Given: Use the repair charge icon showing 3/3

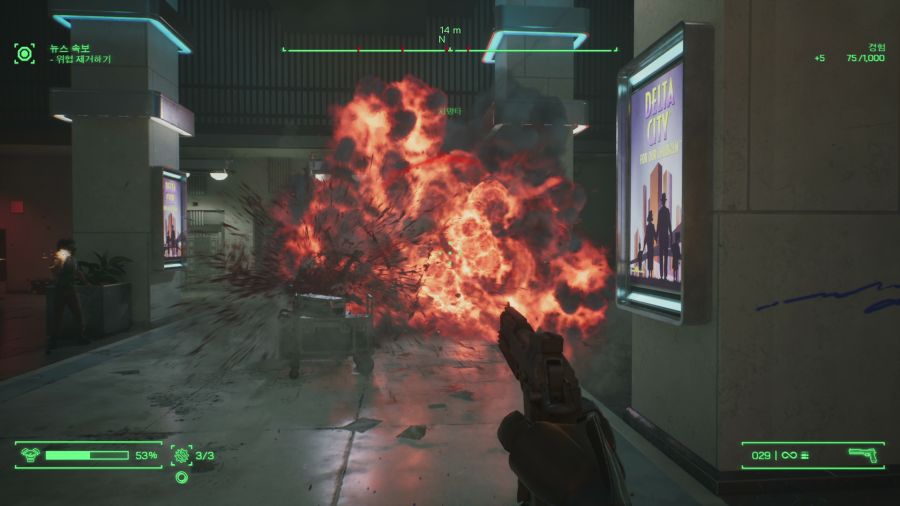Looking at the screenshot, I should tap(181, 455).
